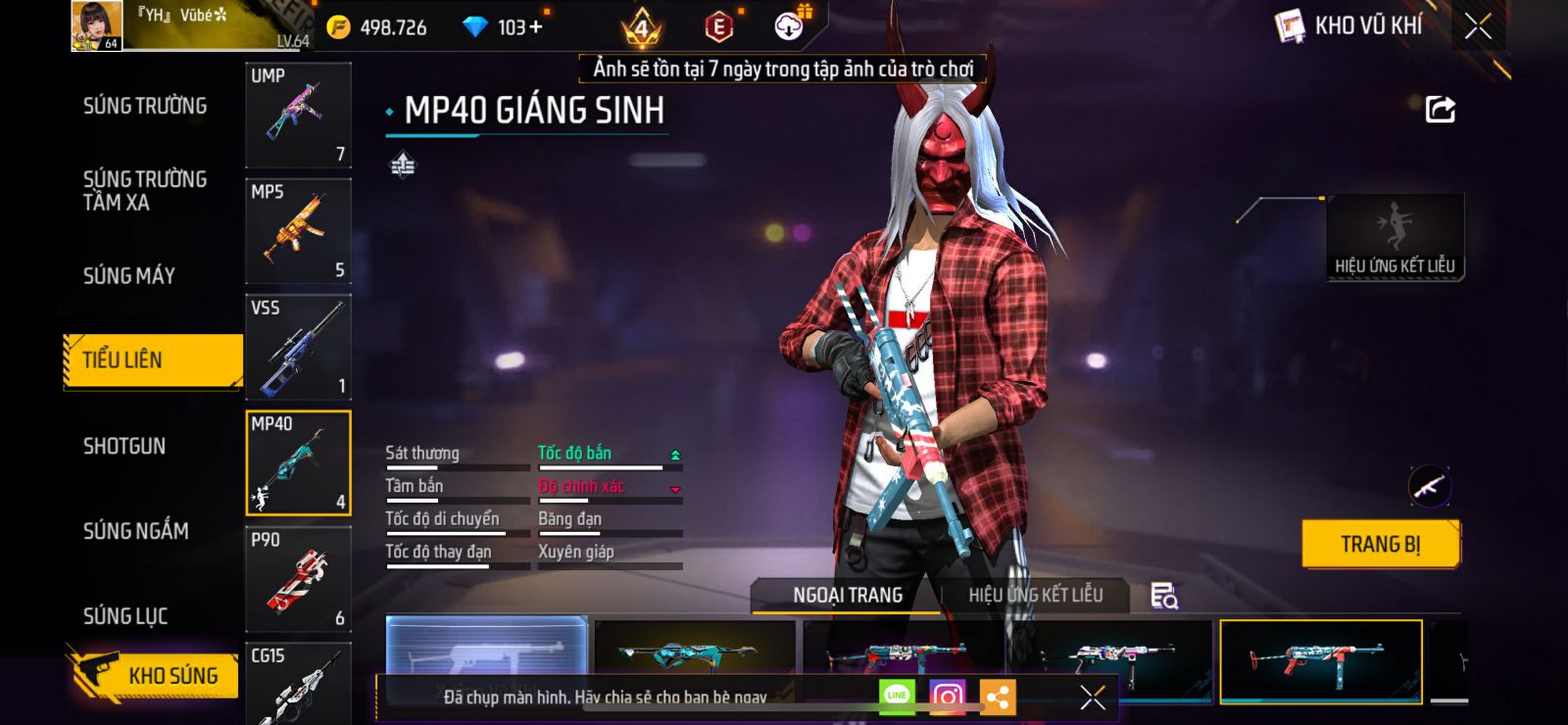This screenshot has height=725, width=1568.
Task: Choose the Shotgun category
Action: (x=124, y=447)
